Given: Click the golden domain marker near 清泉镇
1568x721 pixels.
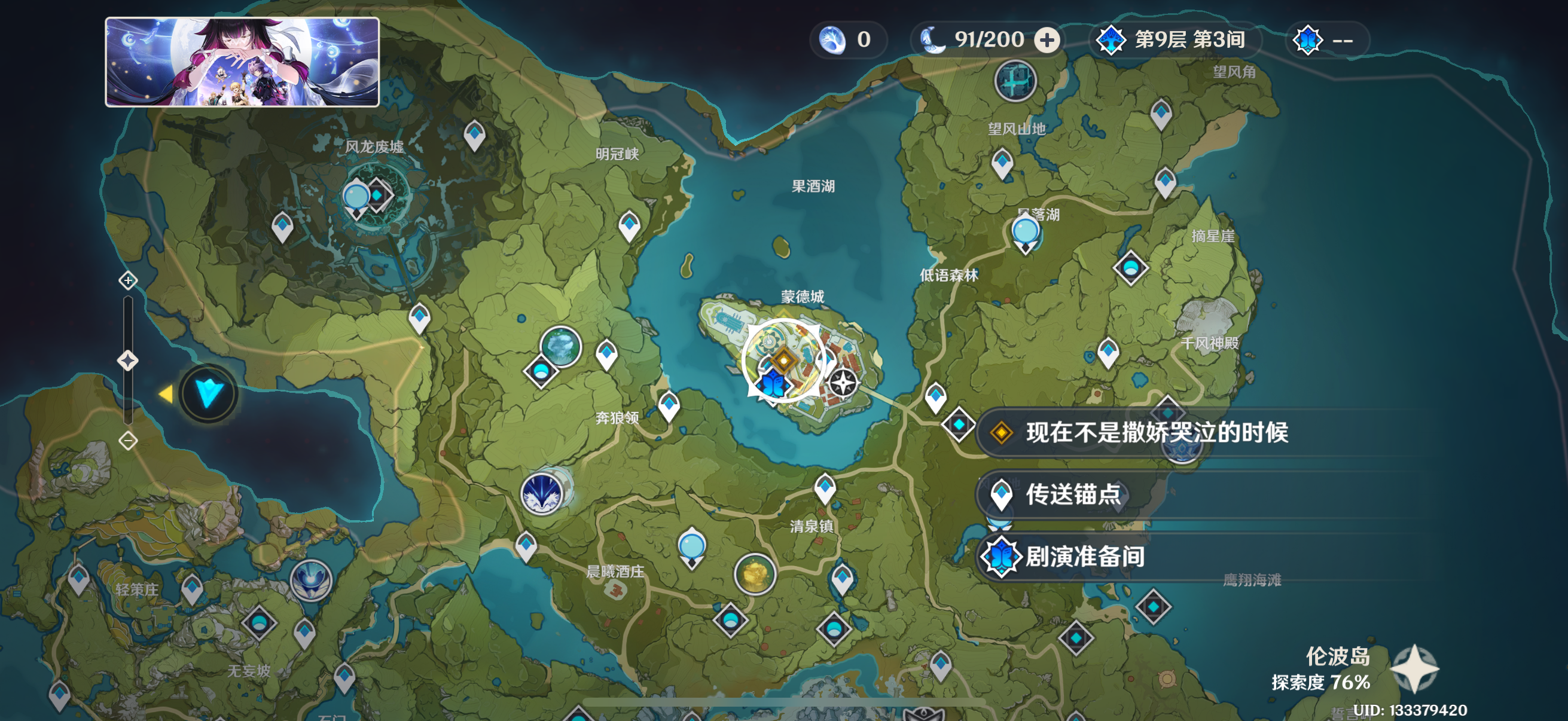Looking at the screenshot, I should 755,573.
